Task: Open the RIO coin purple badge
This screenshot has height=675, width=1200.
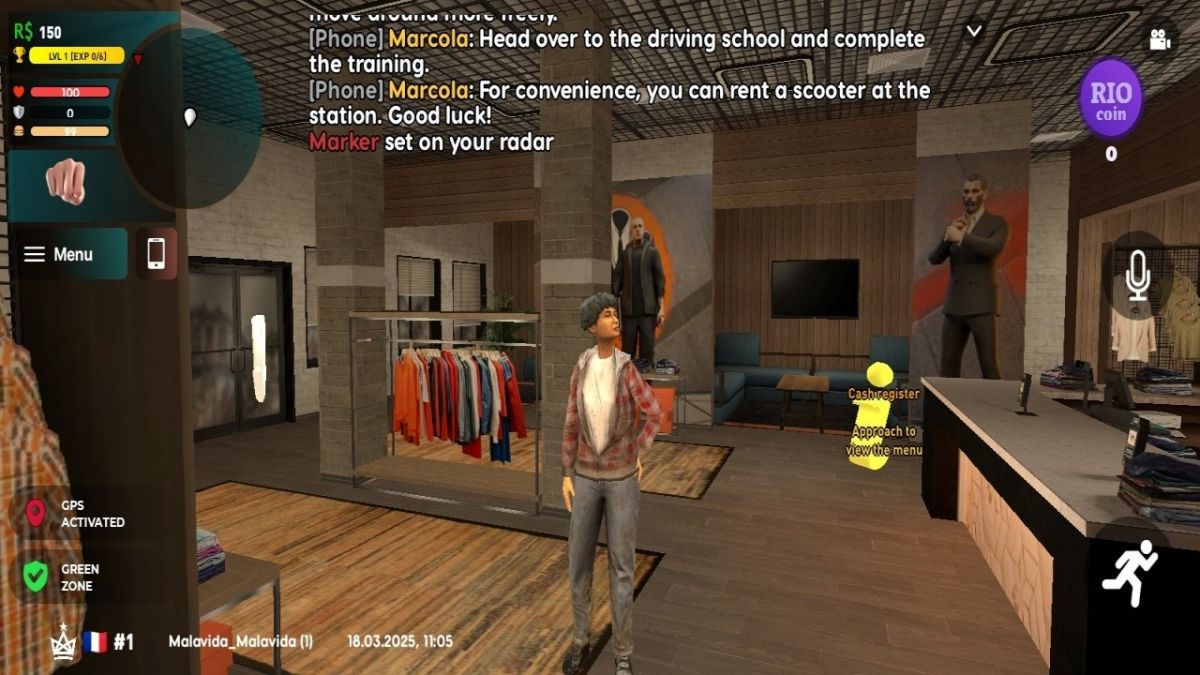Action: 1110,98
